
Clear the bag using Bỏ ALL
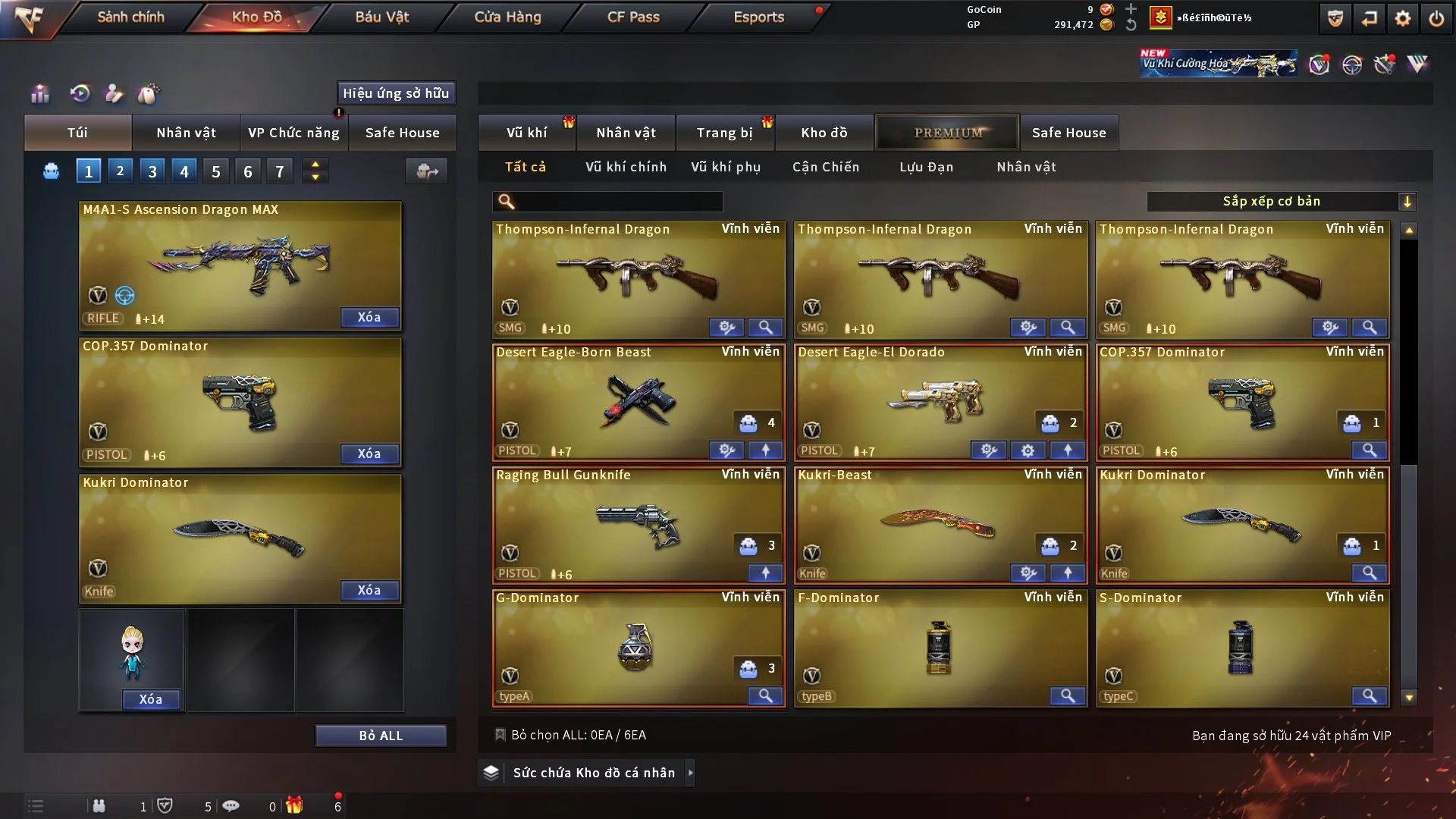[381, 736]
